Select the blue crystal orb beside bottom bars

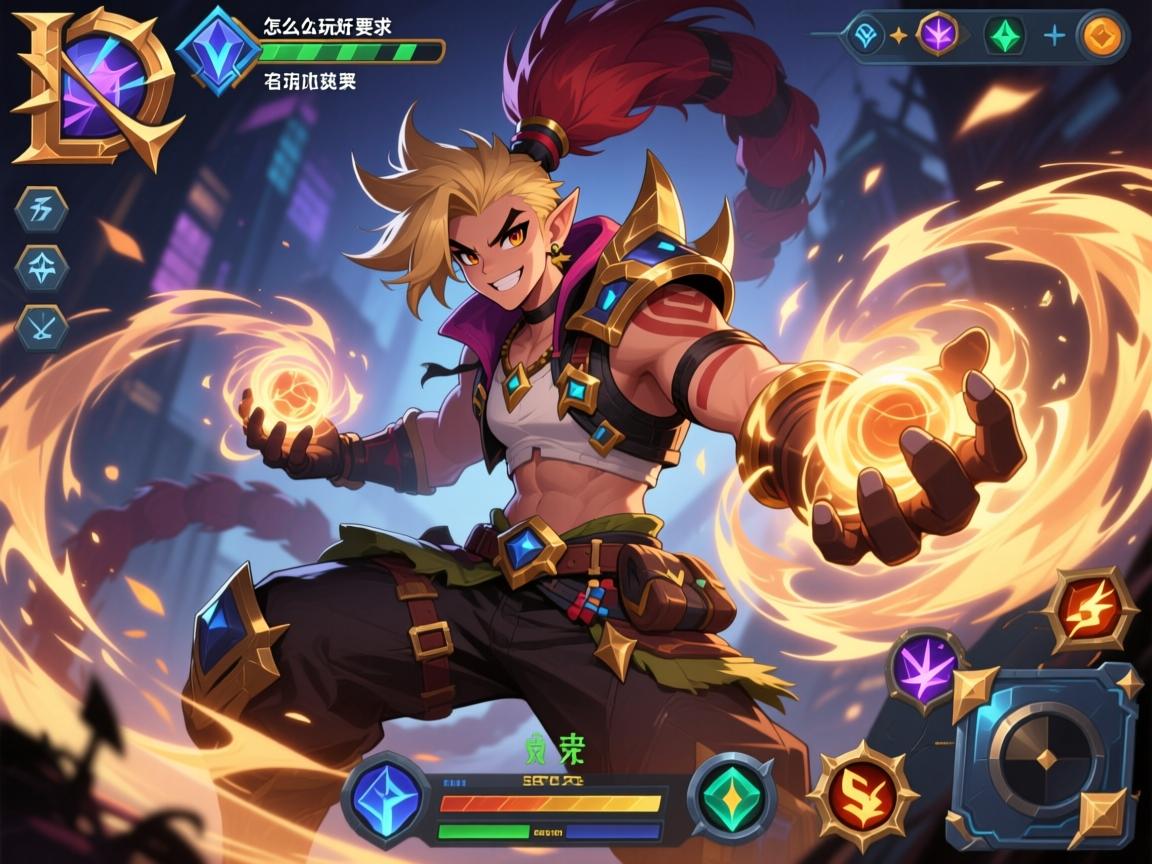coord(386,799)
